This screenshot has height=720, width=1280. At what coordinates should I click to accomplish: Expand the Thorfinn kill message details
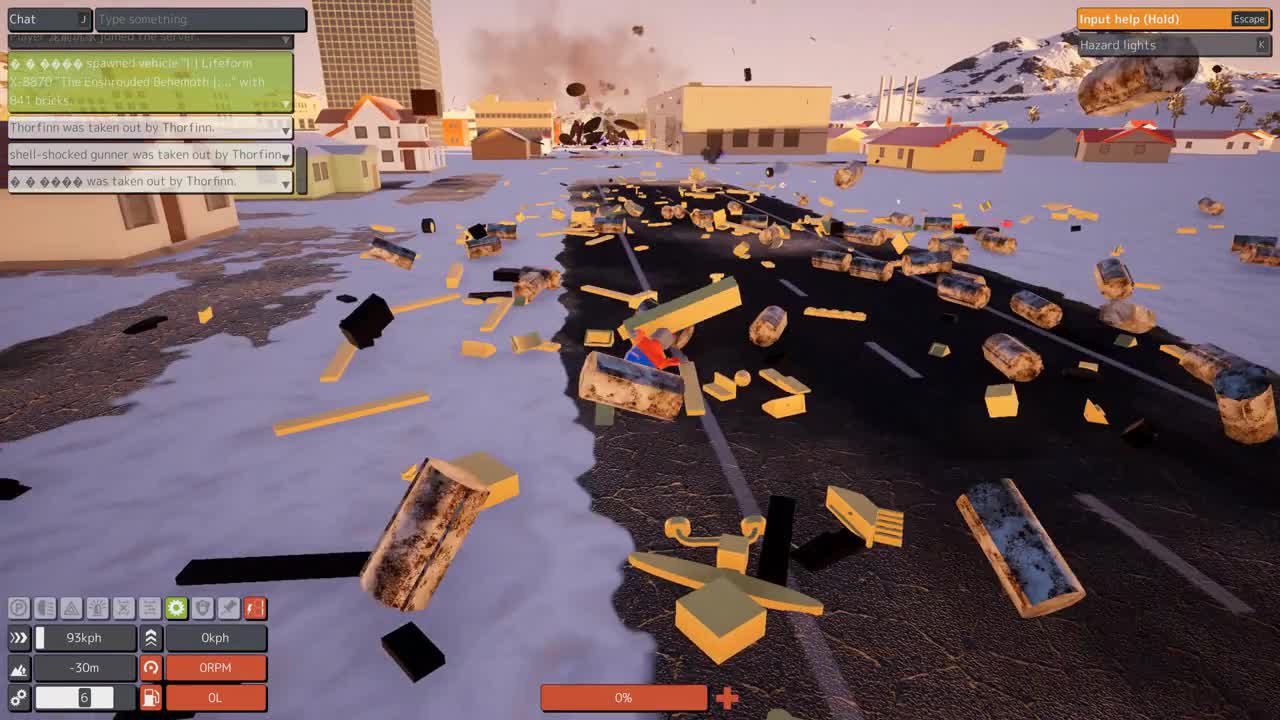[x=287, y=128]
